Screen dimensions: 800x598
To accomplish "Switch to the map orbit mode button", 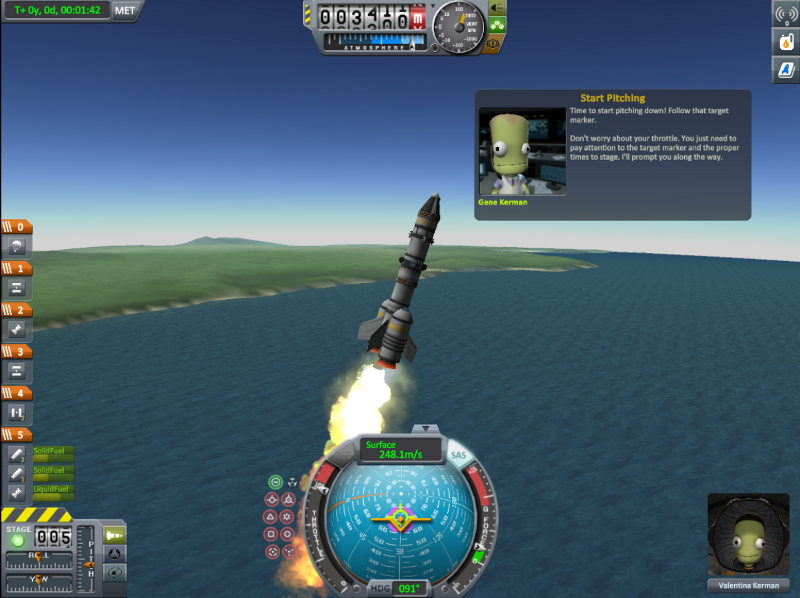I will [x=115, y=572].
